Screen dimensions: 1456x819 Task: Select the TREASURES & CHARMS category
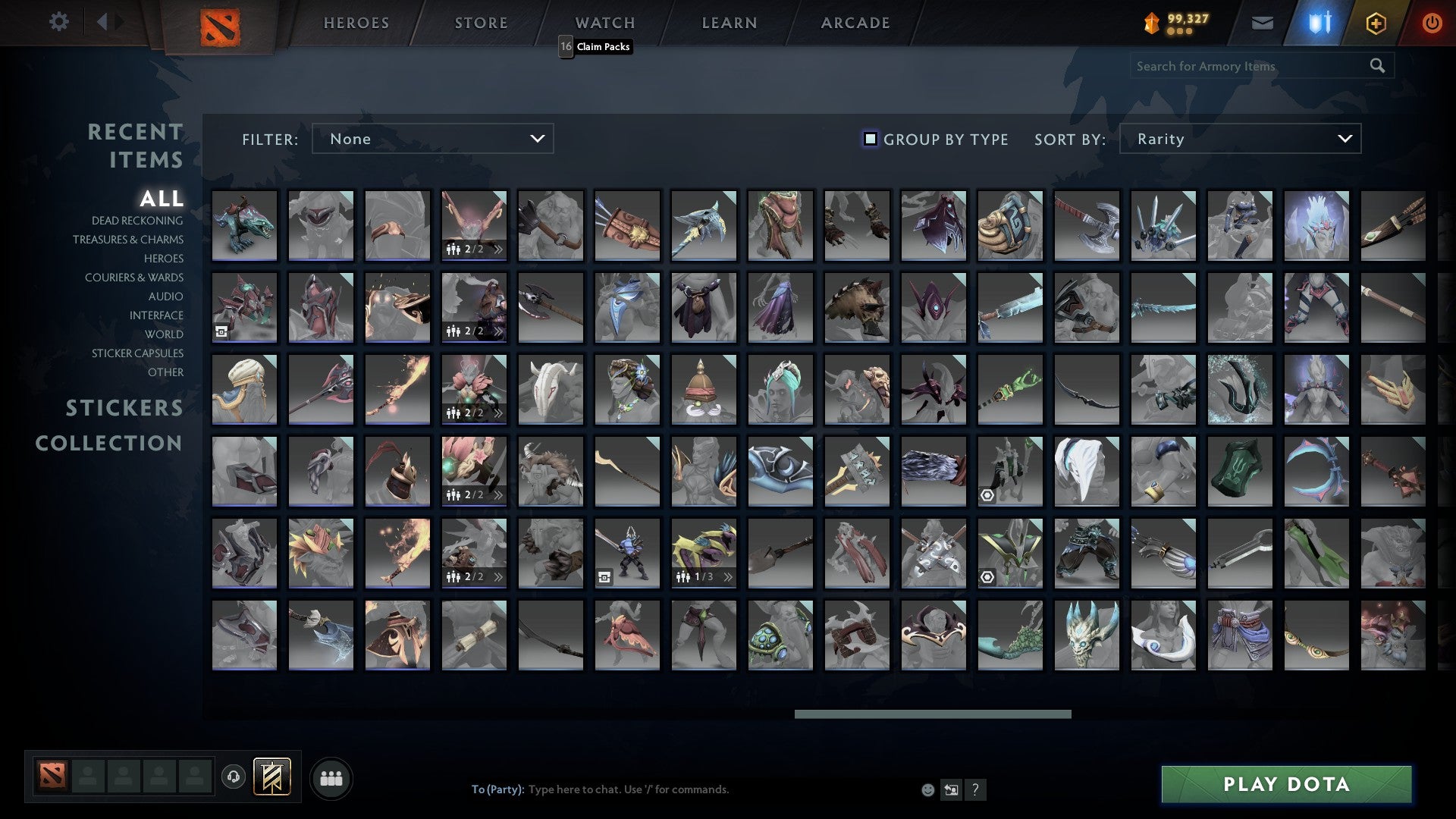point(127,240)
